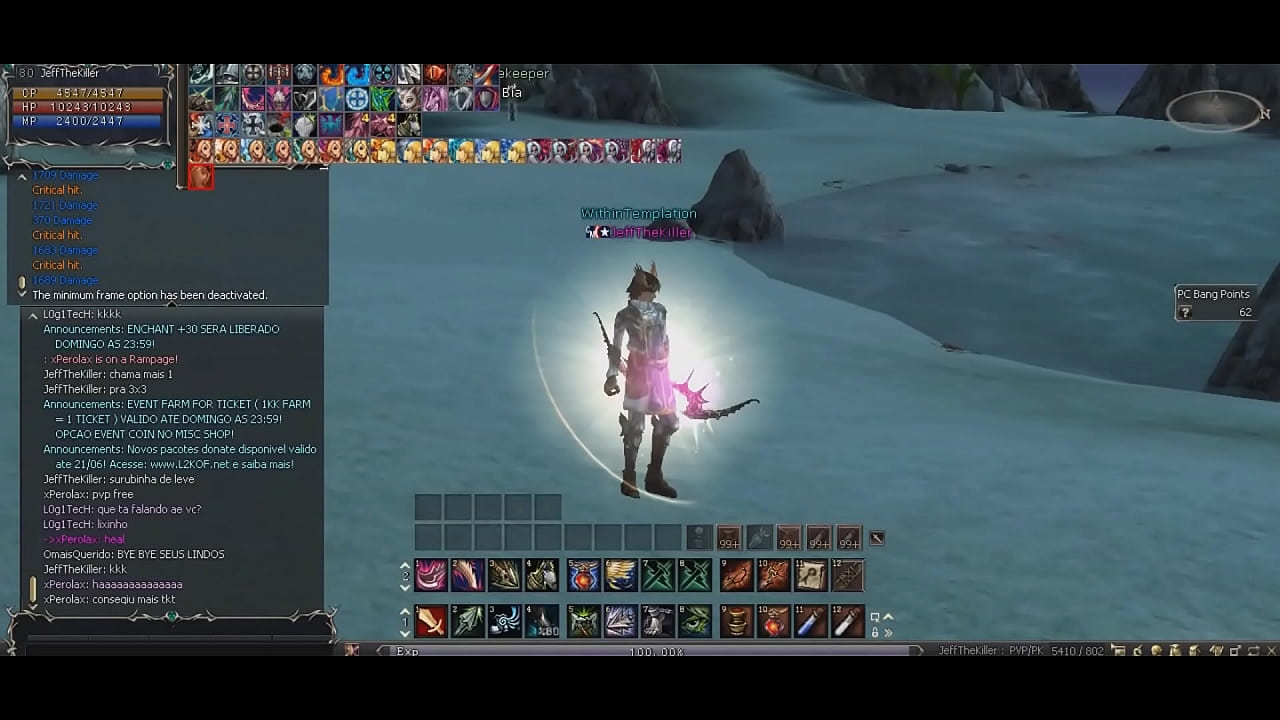The image size is (1280, 720).
Task: Activate the green eye skill
Action: (x=695, y=621)
